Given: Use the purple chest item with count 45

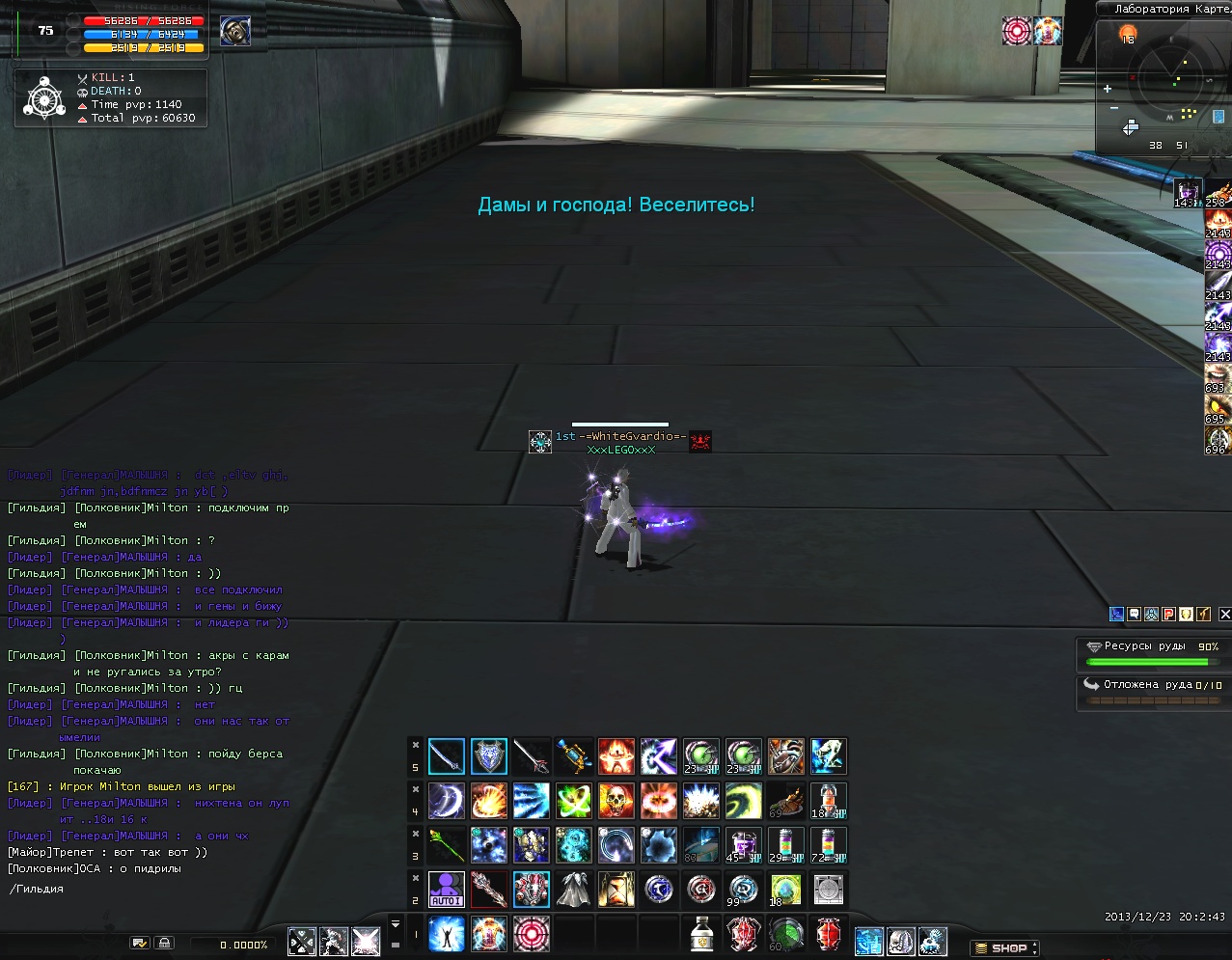Looking at the screenshot, I should pos(742,844).
